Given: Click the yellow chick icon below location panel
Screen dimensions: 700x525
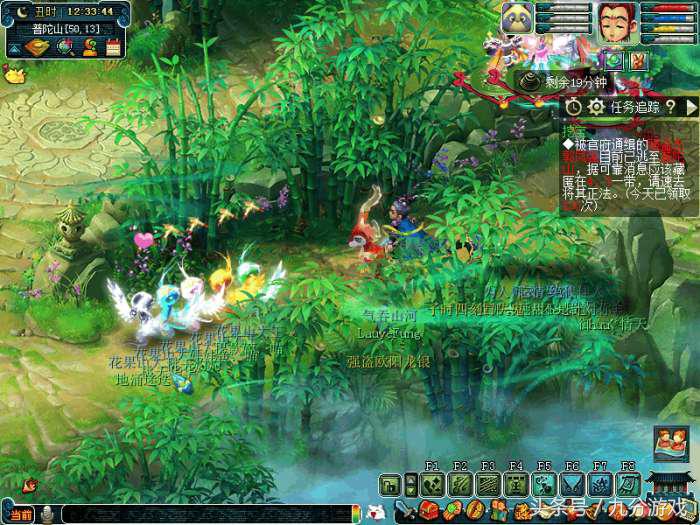Looking at the screenshot, I should click(x=13, y=73).
